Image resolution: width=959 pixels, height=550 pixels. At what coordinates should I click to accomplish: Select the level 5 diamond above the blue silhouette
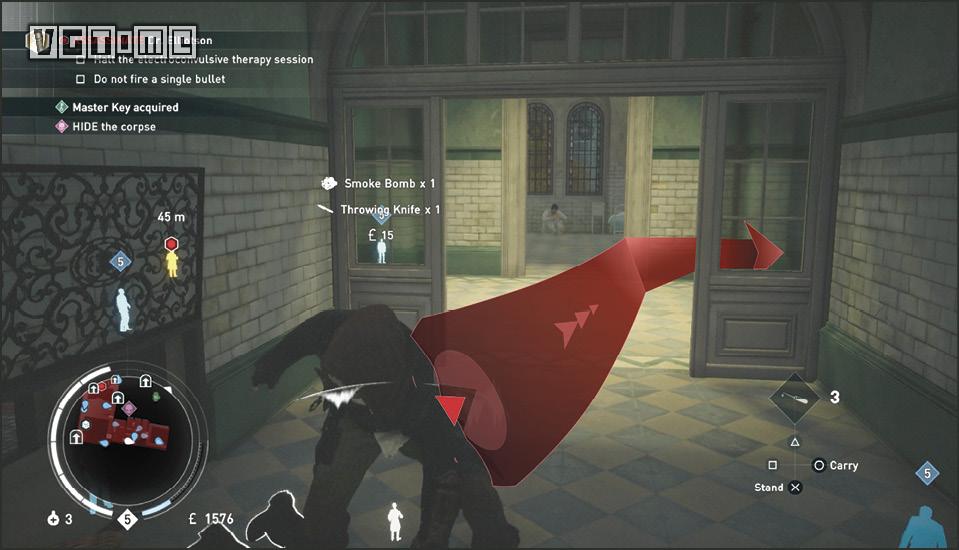(x=121, y=262)
